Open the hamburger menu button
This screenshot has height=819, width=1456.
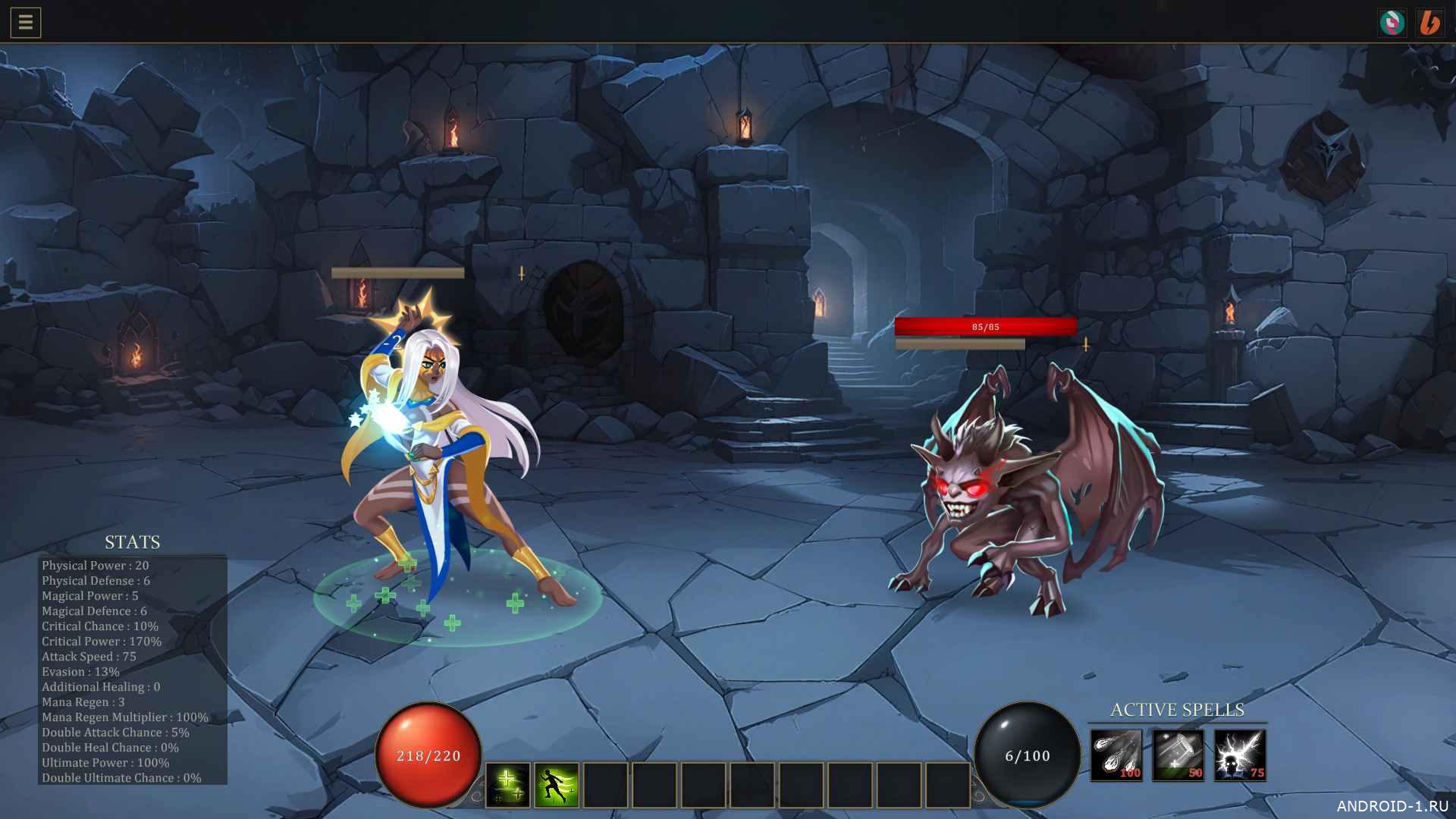click(x=26, y=23)
